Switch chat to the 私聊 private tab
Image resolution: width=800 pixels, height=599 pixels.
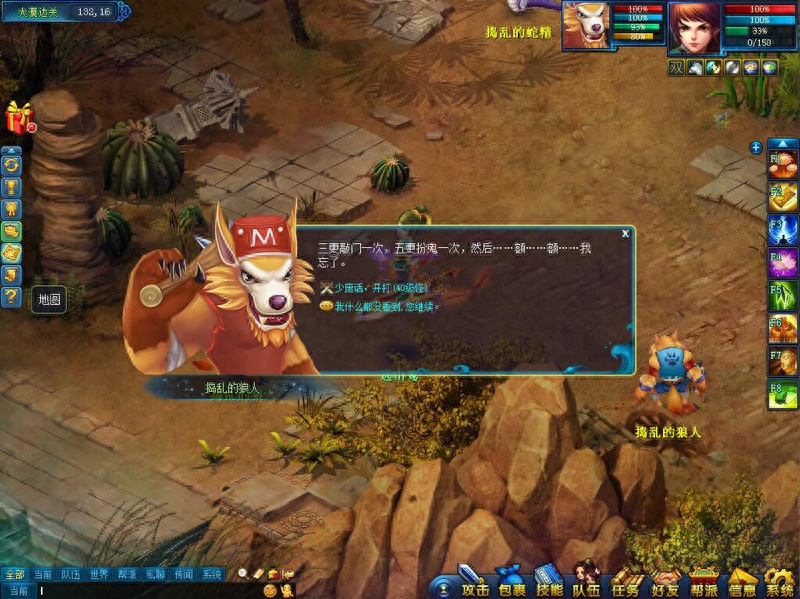point(155,575)
